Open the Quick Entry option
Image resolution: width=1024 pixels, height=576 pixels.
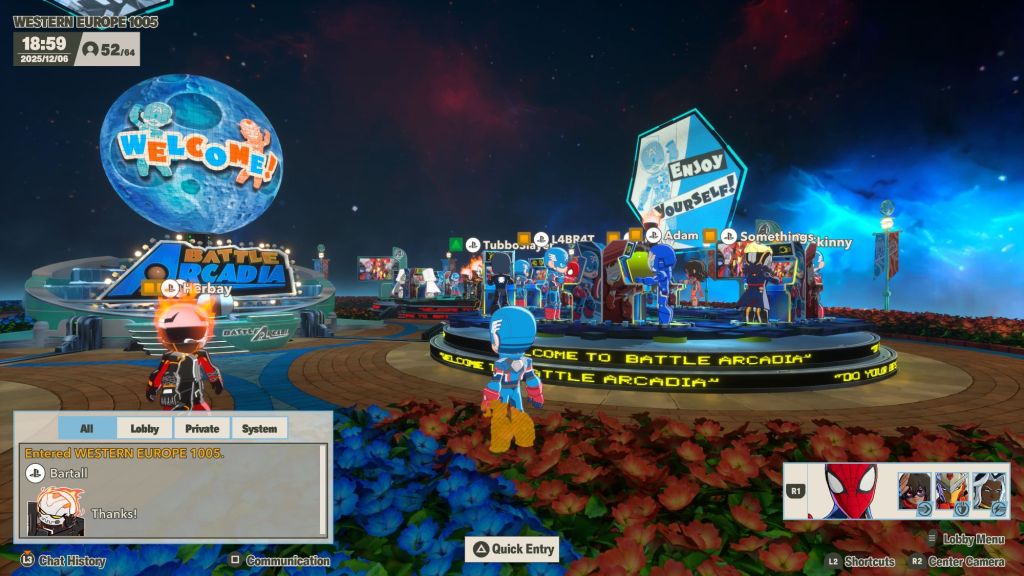click(x=514, y=548)
